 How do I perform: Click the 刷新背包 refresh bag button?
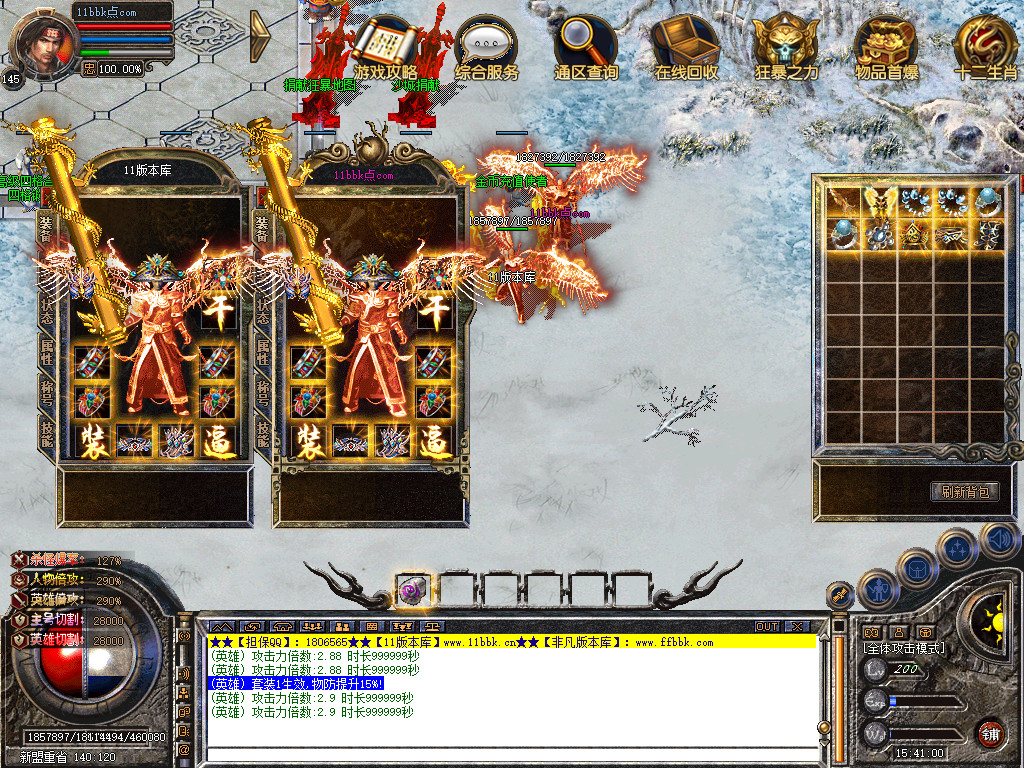[x=965, y=491]
